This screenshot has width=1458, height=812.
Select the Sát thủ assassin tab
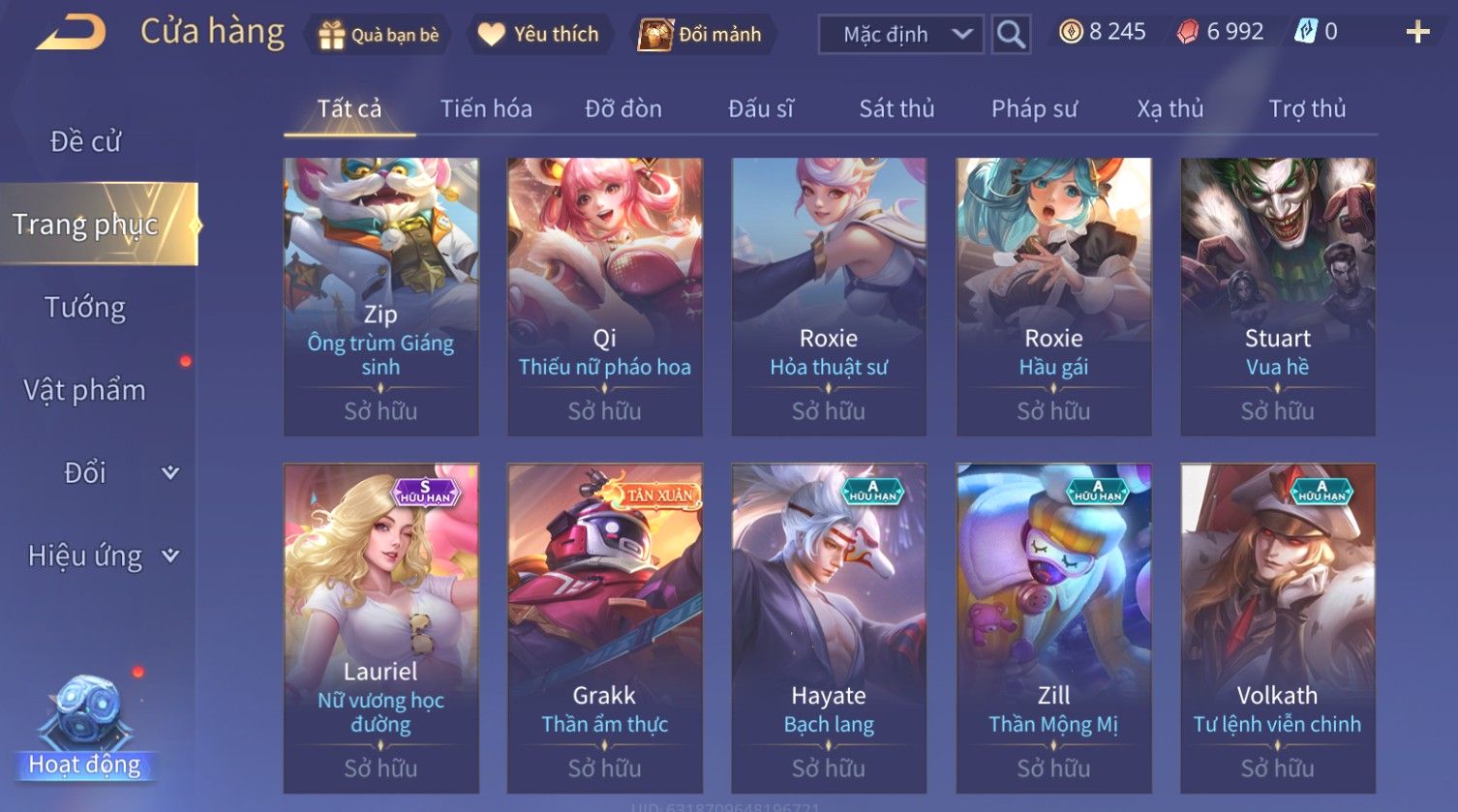point(896,108)
